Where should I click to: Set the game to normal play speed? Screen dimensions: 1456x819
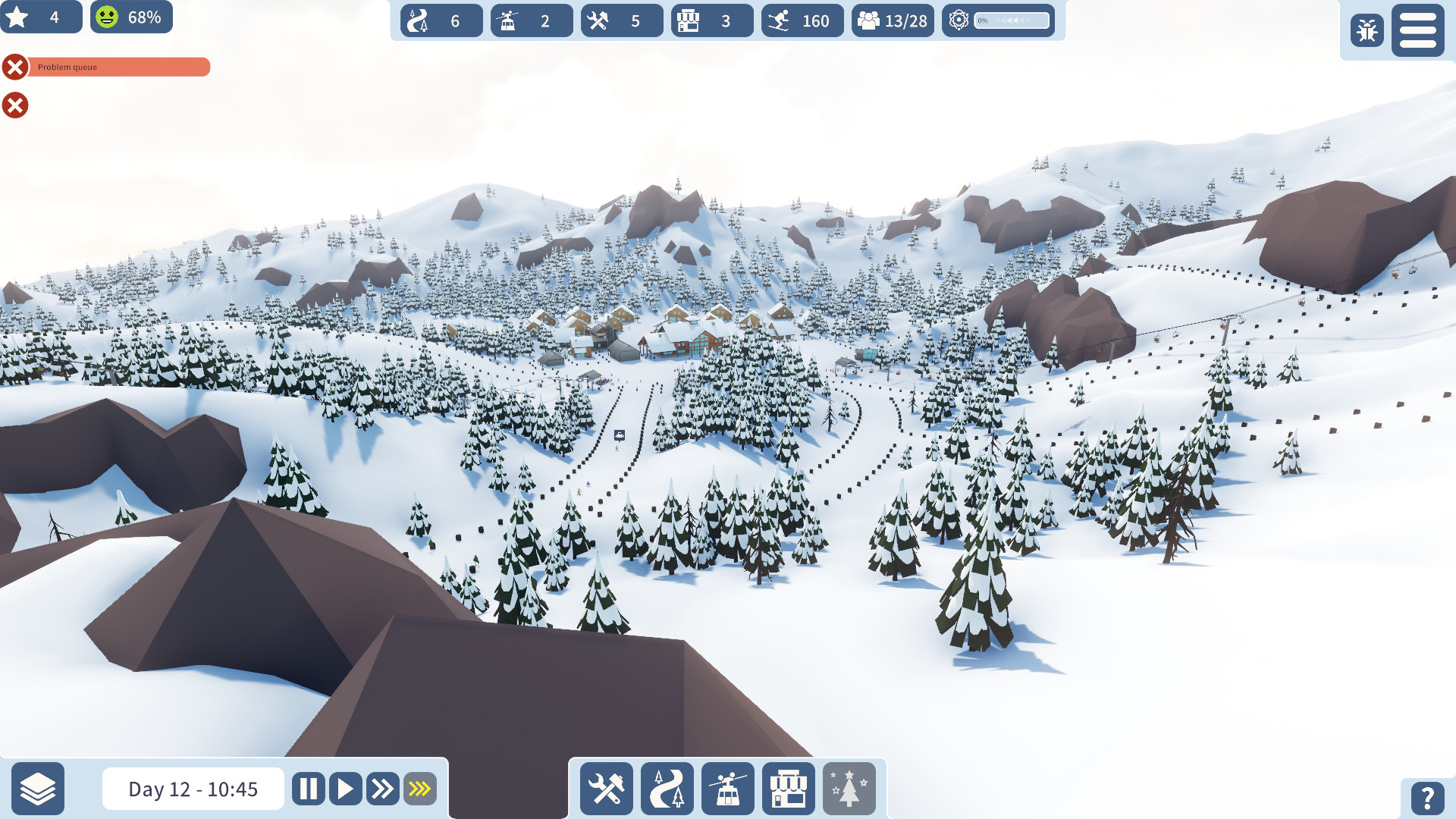[345, 789]
